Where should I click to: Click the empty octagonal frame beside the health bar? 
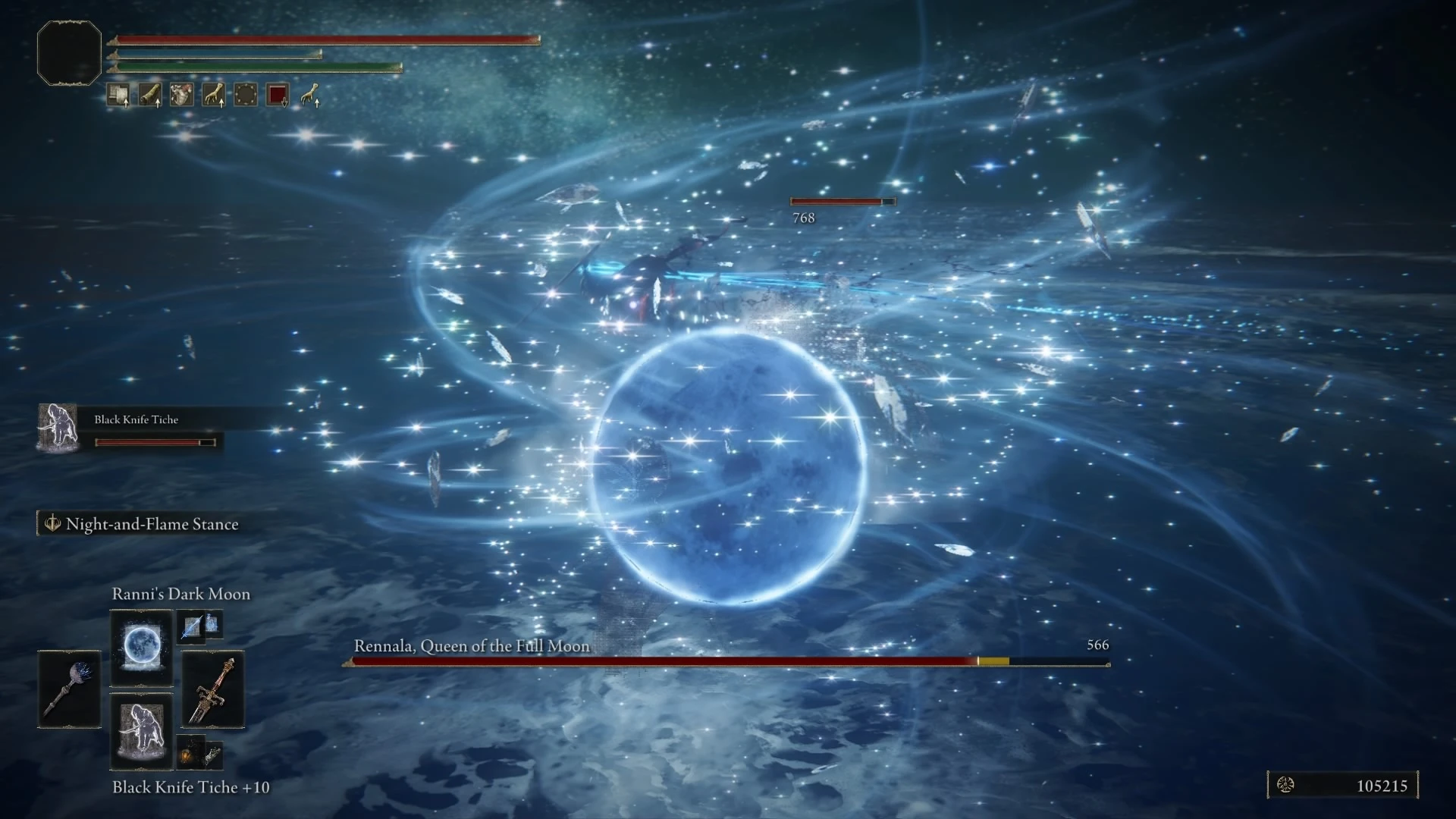69,53
